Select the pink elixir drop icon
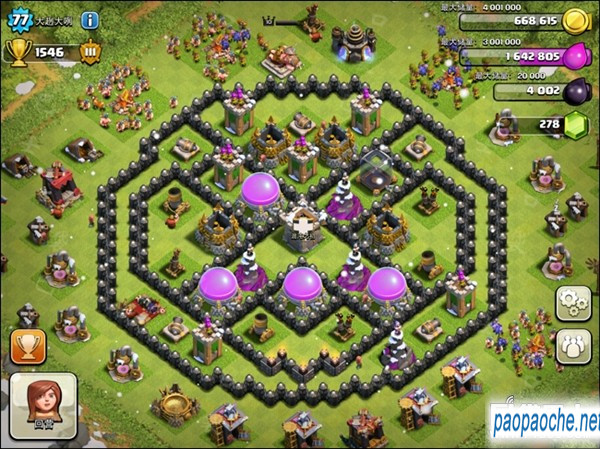600x449 pixels. click(x=576, y=56)
